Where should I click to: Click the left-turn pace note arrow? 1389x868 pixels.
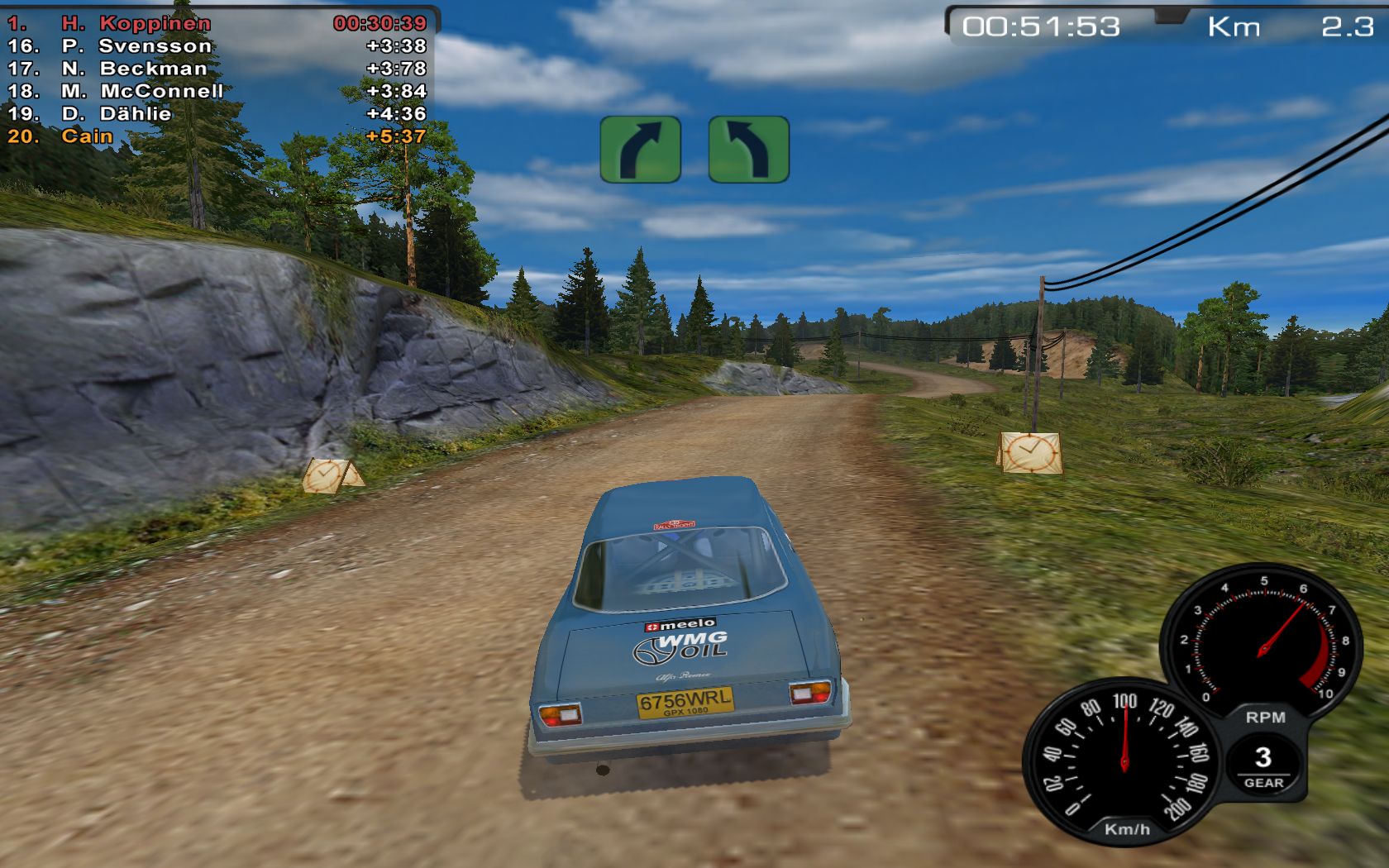click(x=748, y=150)
